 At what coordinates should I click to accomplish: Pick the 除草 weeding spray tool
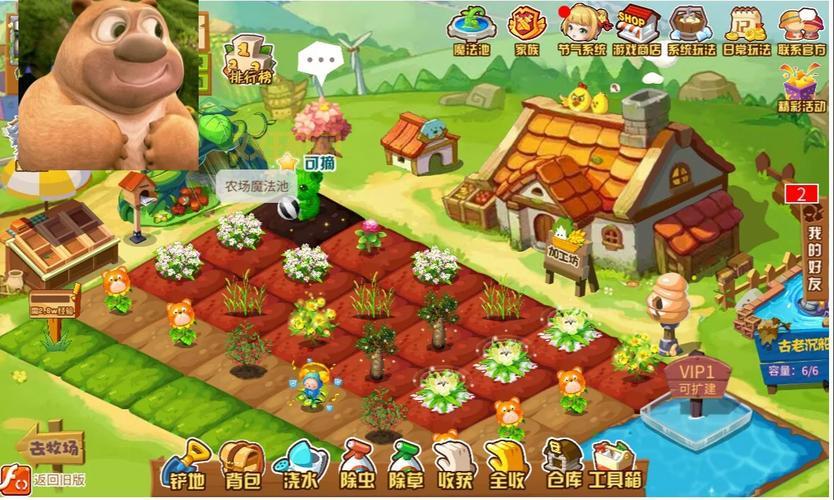tap(406, 467)
